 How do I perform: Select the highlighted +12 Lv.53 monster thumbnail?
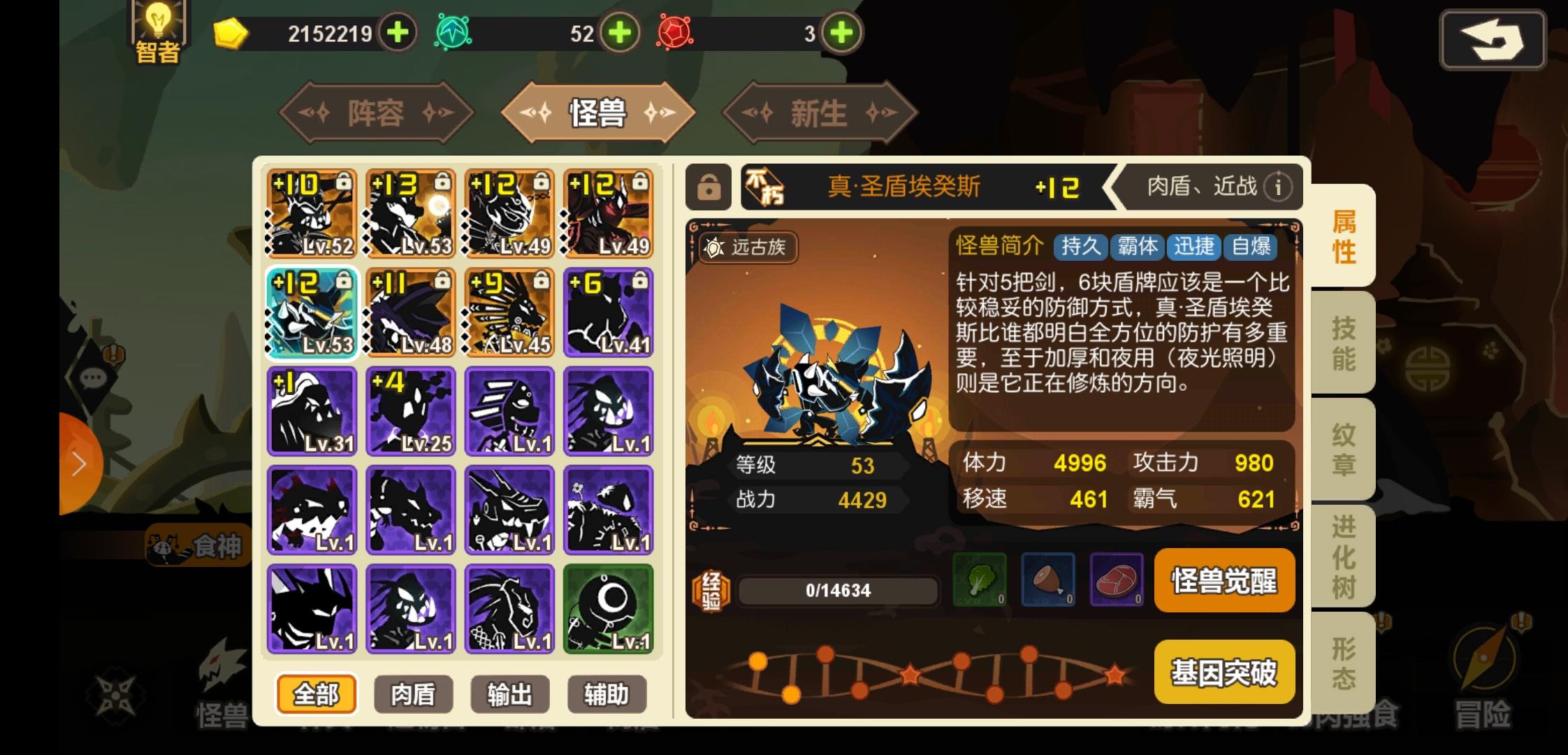(x=311, y=312)
